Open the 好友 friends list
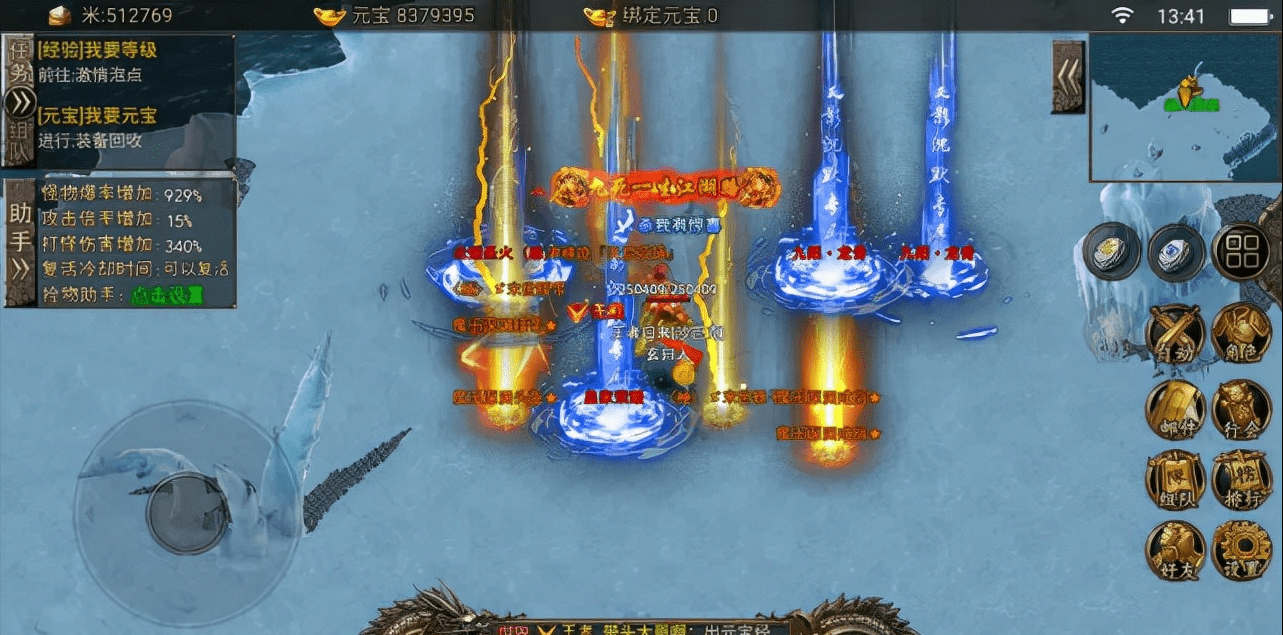The image size is (1283, 635). (1174, 551)
